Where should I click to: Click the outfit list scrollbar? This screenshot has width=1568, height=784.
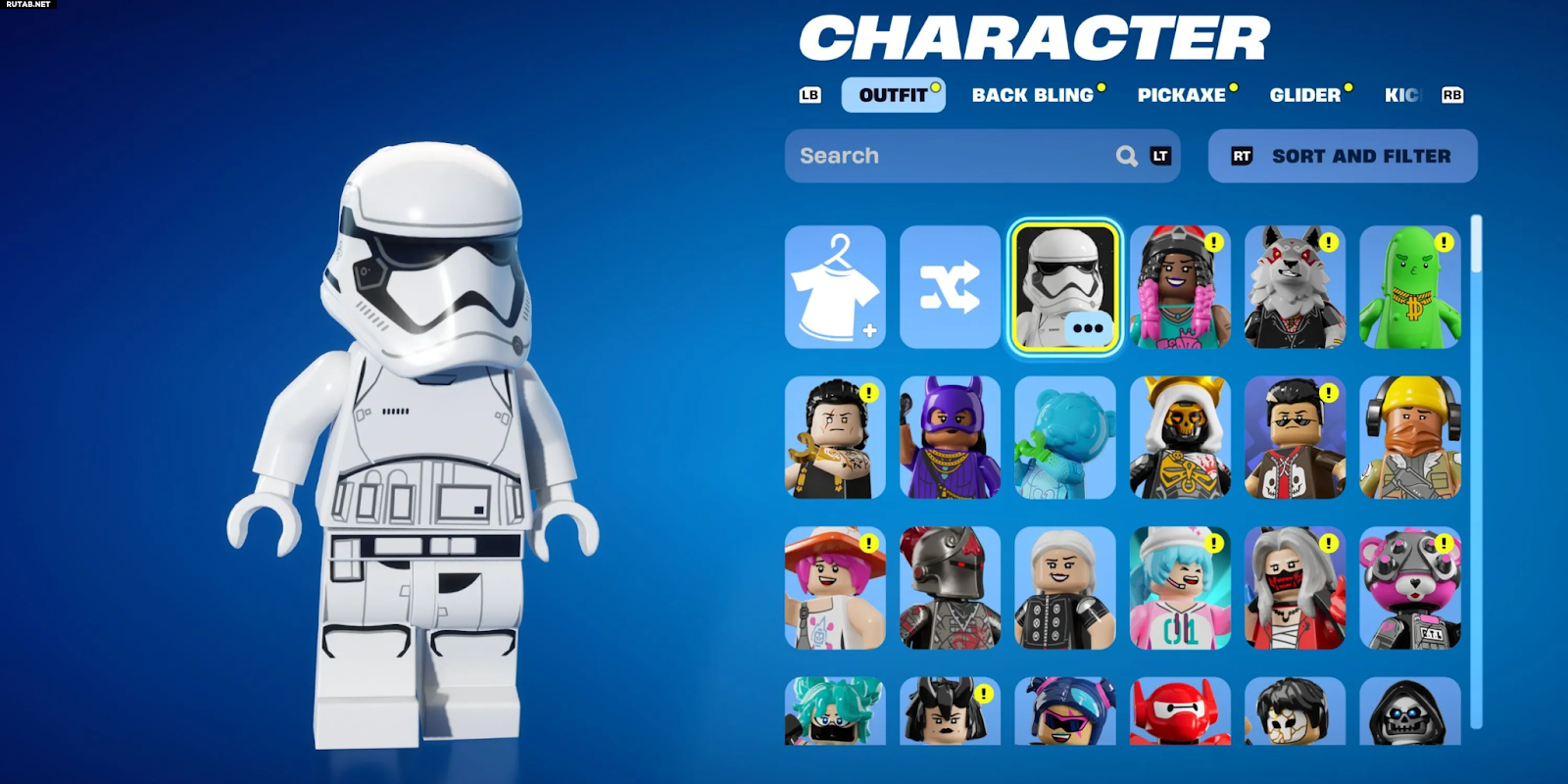(x=1476, y=470)
